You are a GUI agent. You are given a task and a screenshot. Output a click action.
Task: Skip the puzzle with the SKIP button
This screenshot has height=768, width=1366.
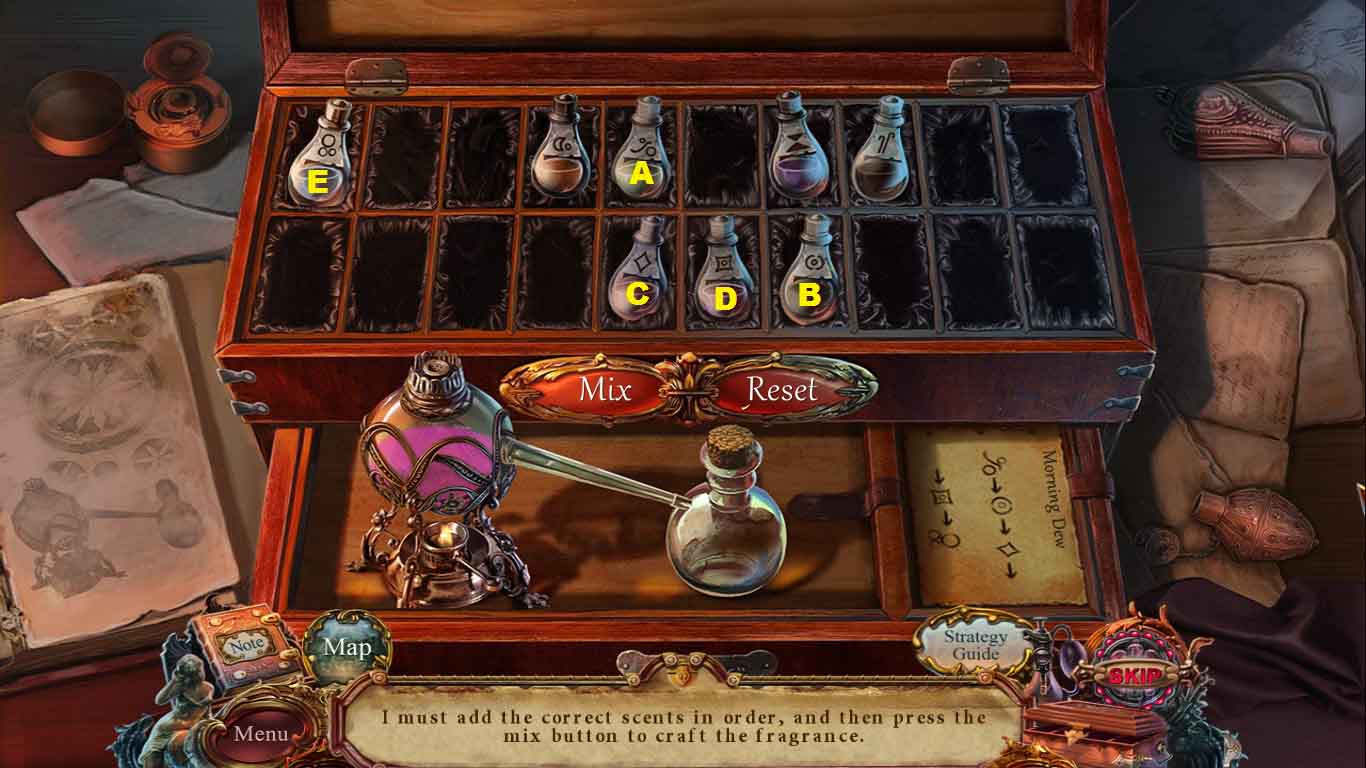tap(1134, 675)
